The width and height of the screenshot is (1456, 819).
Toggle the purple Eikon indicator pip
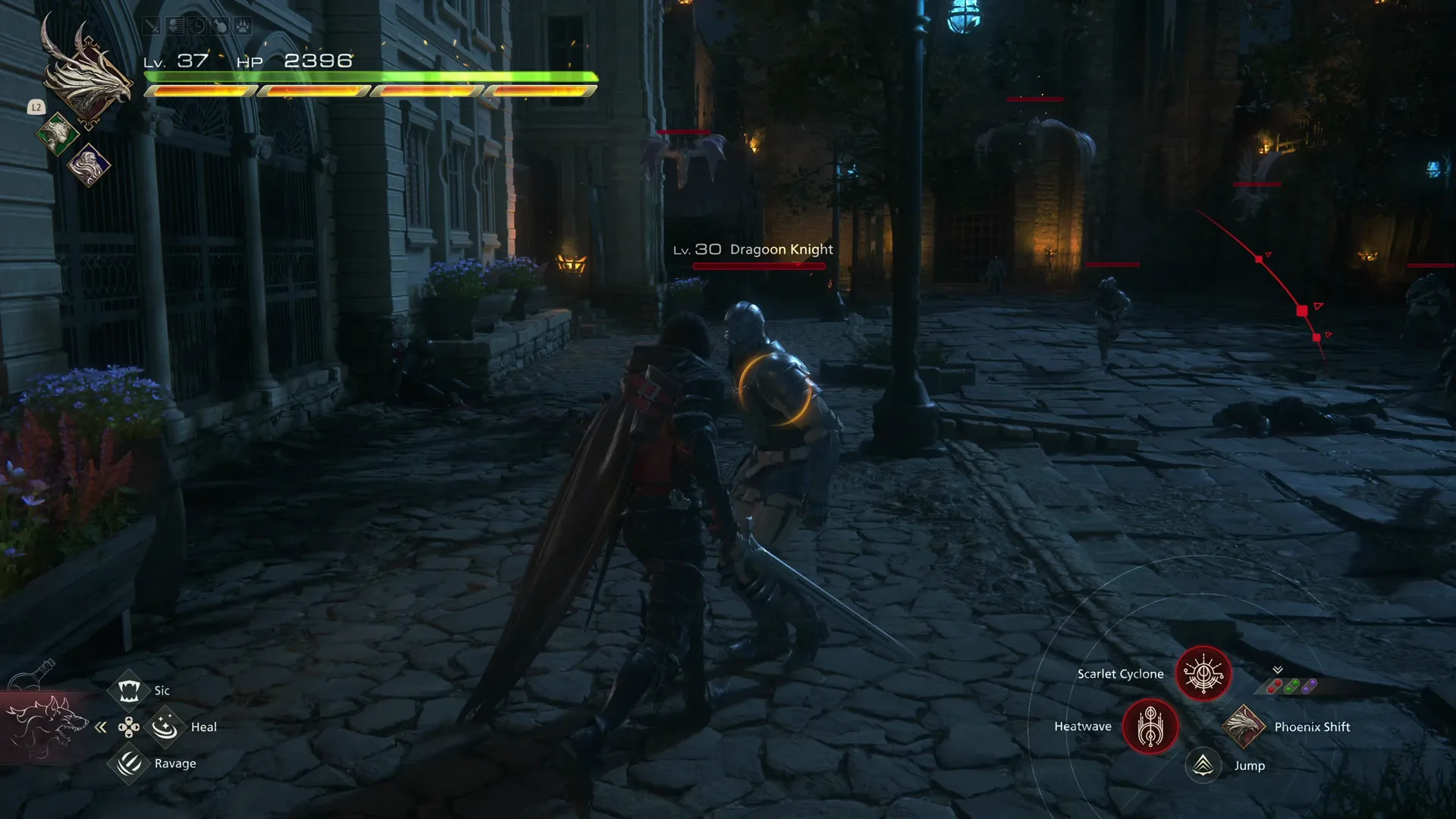[1309, 685]
